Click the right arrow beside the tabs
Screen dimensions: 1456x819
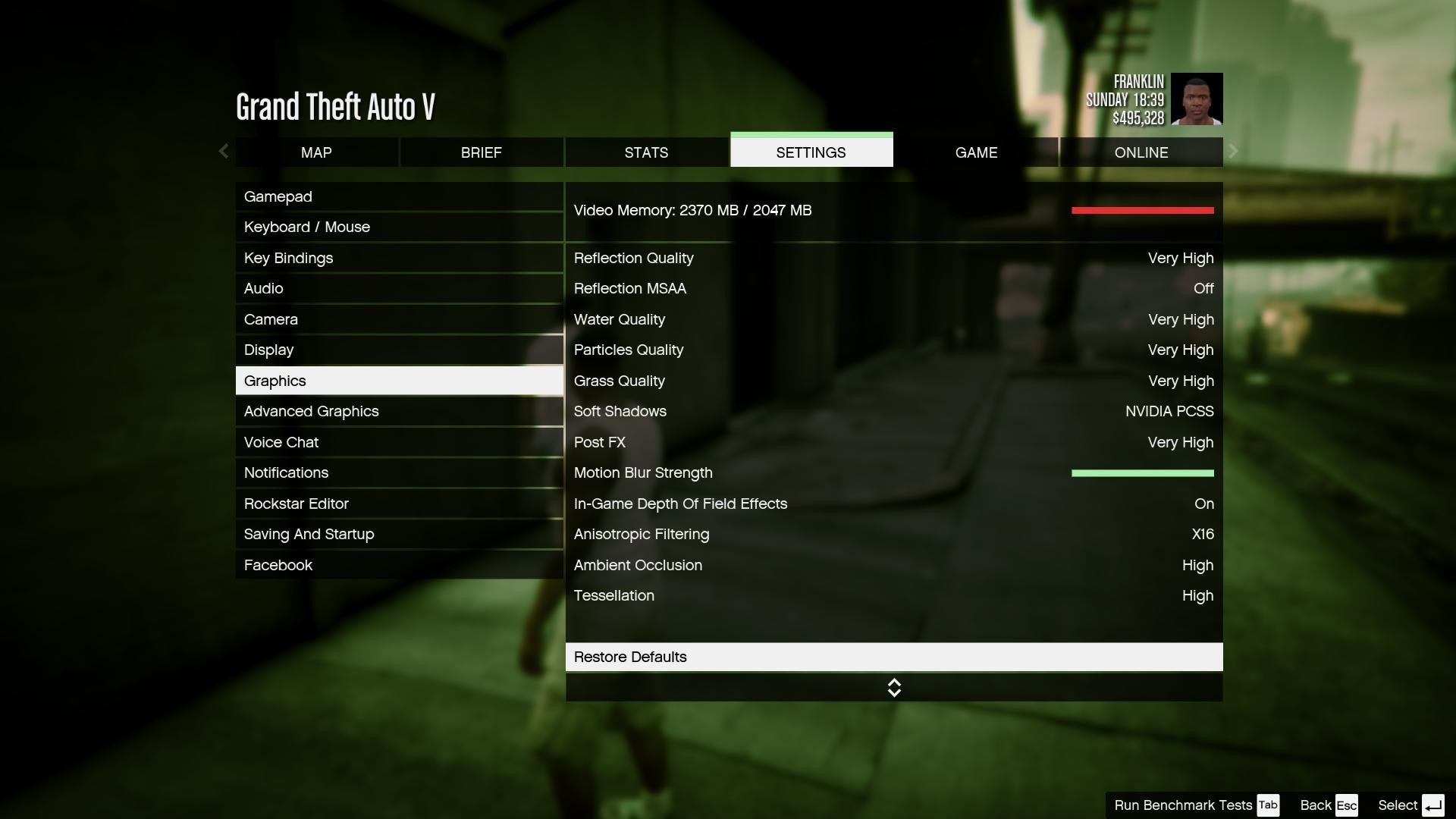coord(1234,152)
